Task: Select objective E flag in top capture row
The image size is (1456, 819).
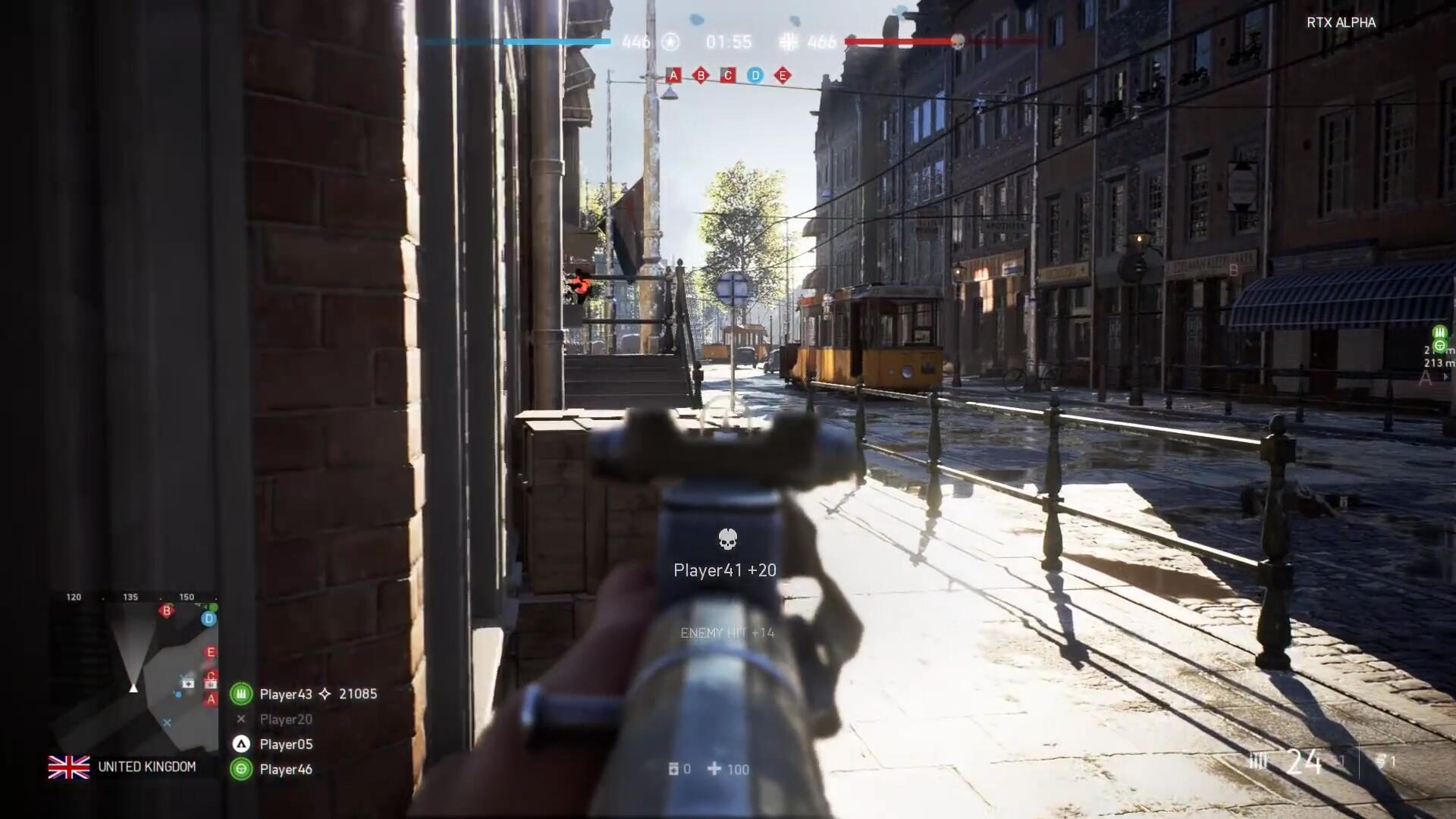Action: click(x=783, y=75)
